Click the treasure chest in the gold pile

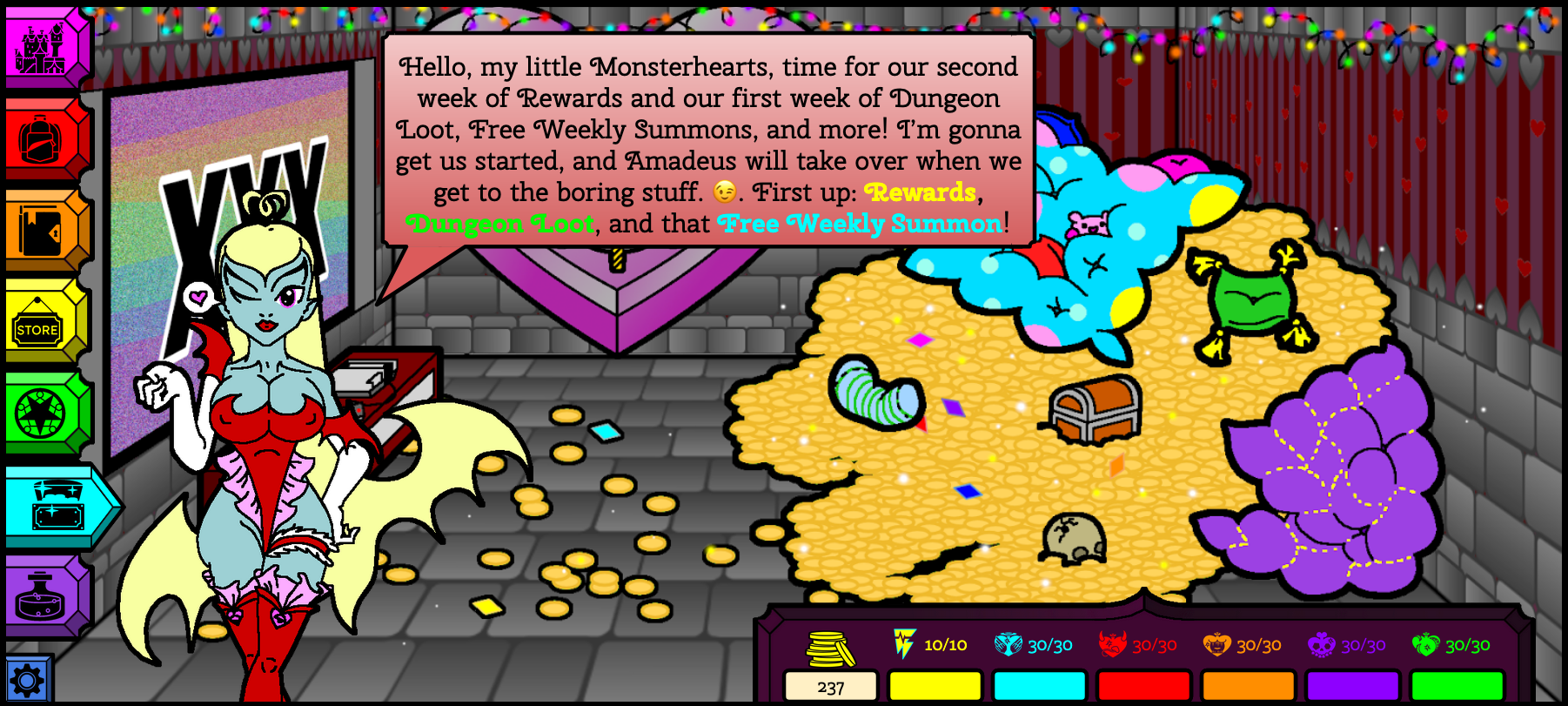[1096, 413]
